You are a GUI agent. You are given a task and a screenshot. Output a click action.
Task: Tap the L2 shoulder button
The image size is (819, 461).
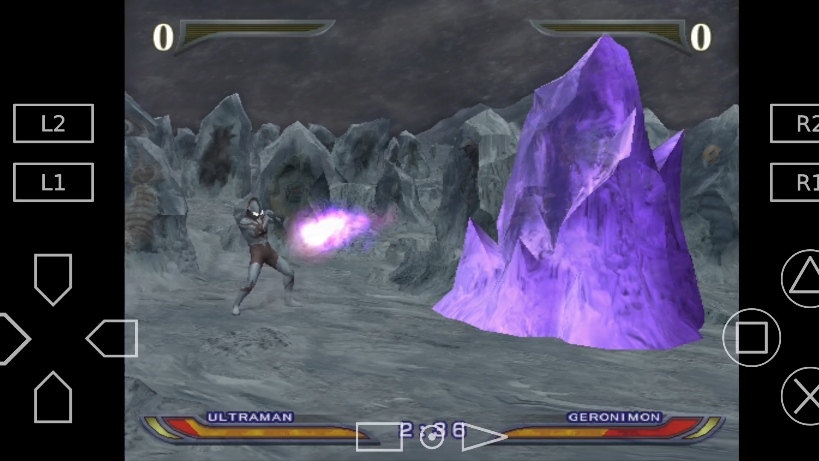tap(53, 123)
